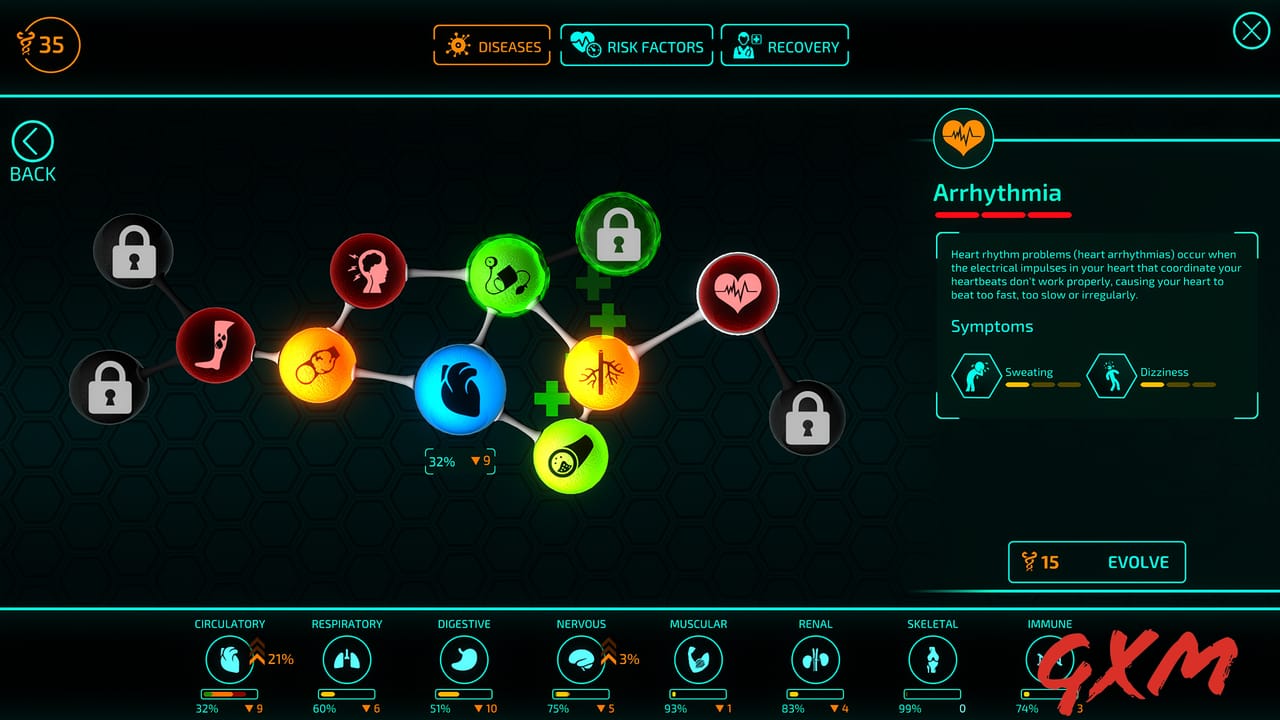
Task: Switch to the RISK FACTORS tab
Action: (x=637, y=45)
